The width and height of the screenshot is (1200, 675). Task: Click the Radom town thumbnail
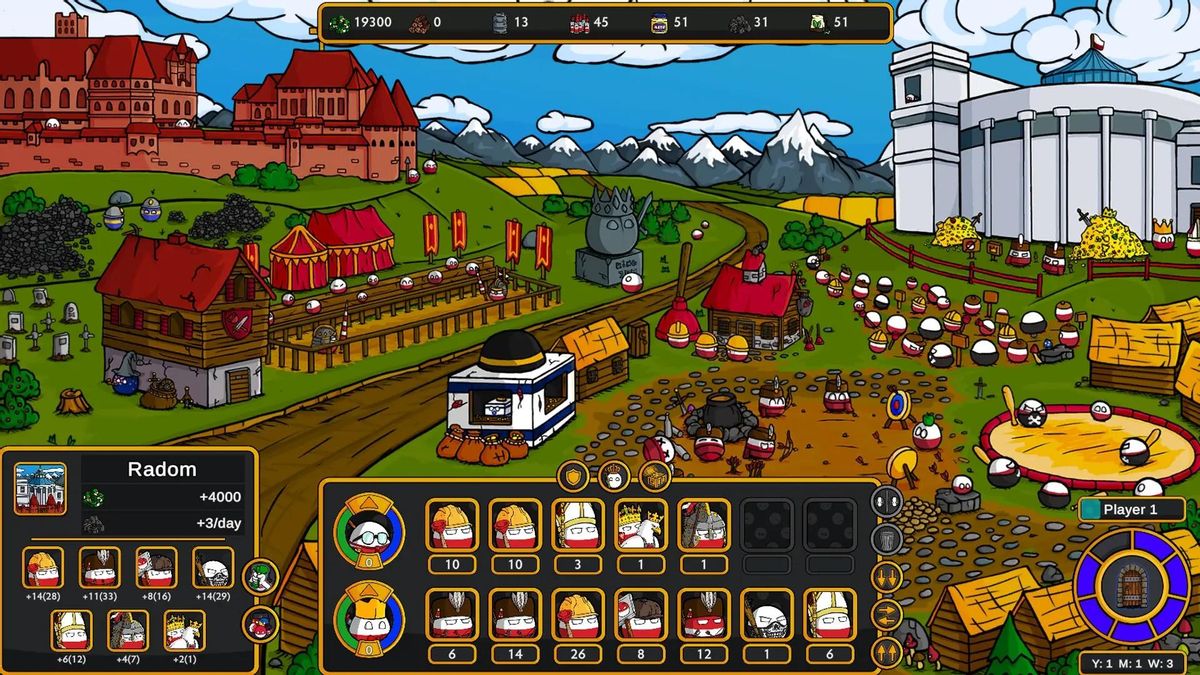click(x=41, y=488)
